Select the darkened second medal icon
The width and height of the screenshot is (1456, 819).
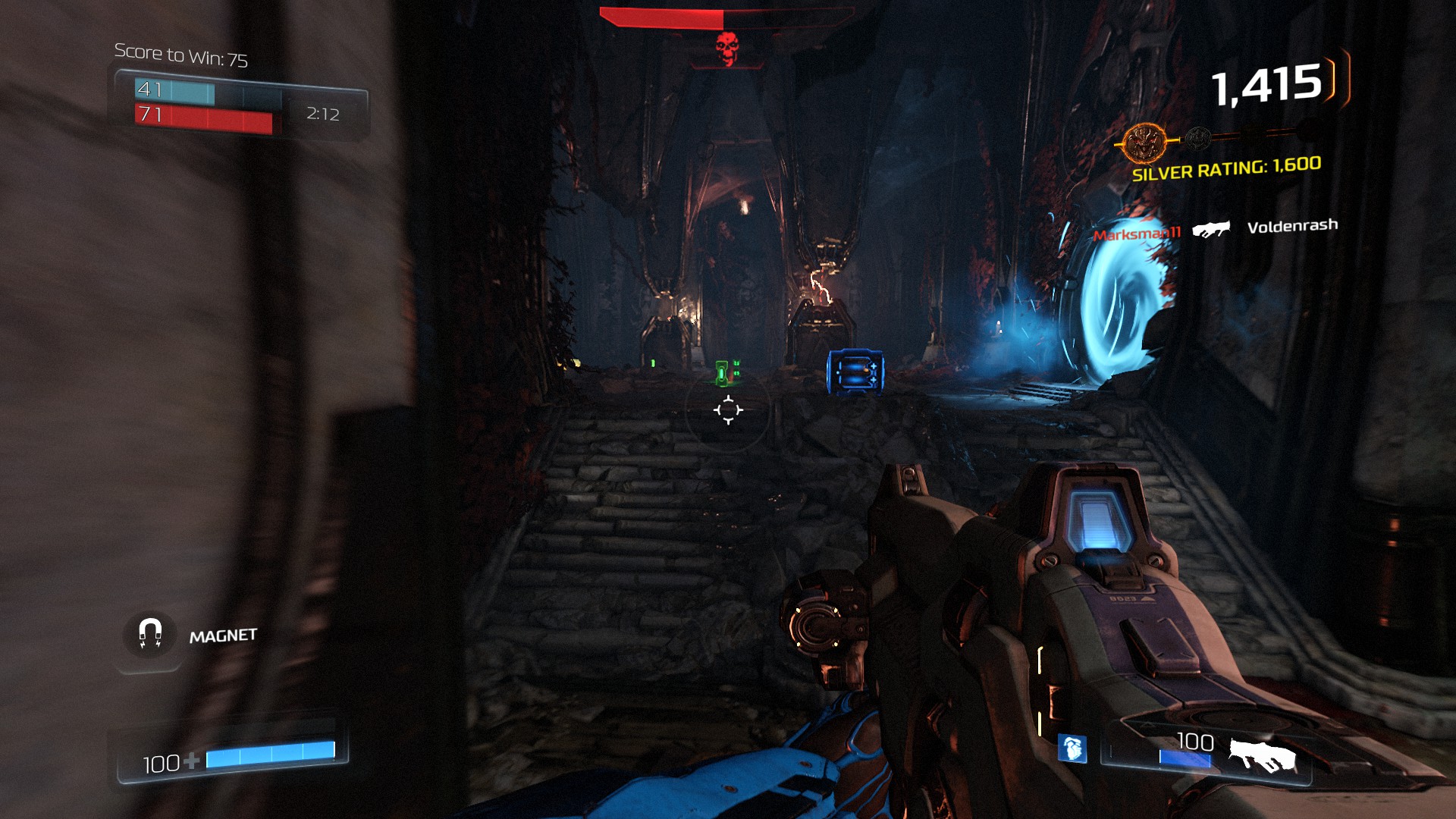1197,140
